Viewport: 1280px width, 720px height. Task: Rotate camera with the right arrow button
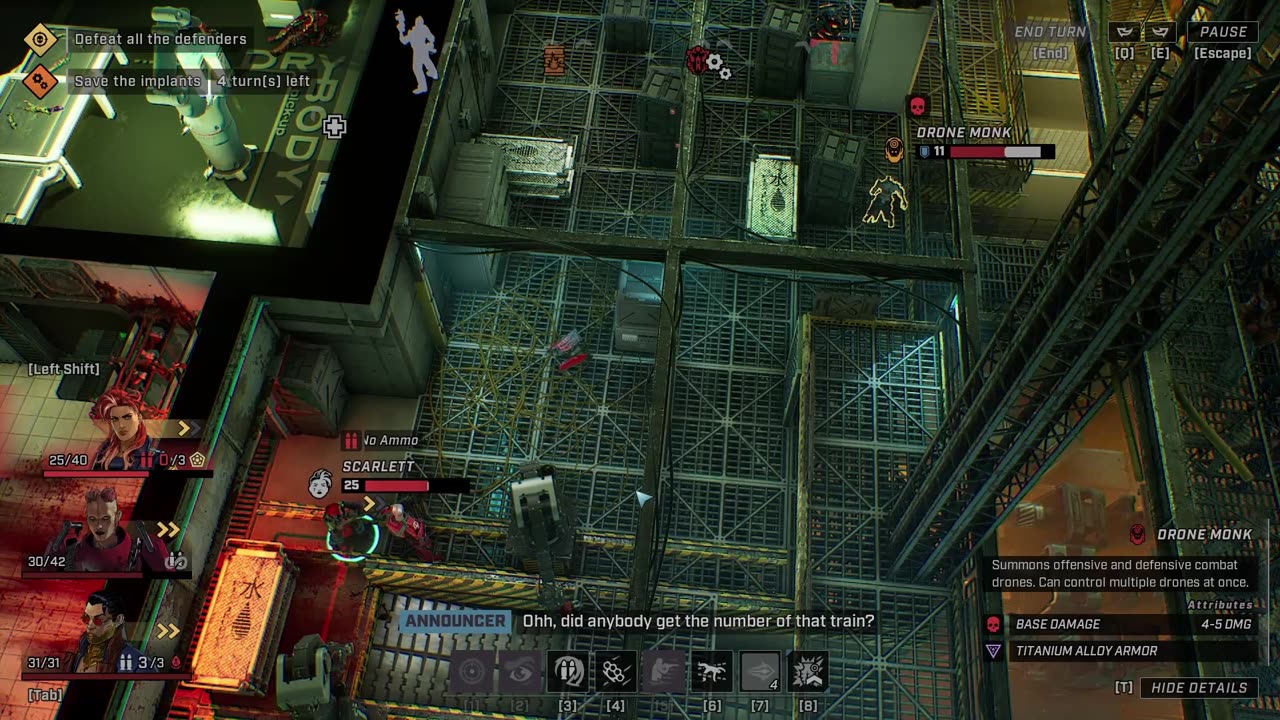1160,32
